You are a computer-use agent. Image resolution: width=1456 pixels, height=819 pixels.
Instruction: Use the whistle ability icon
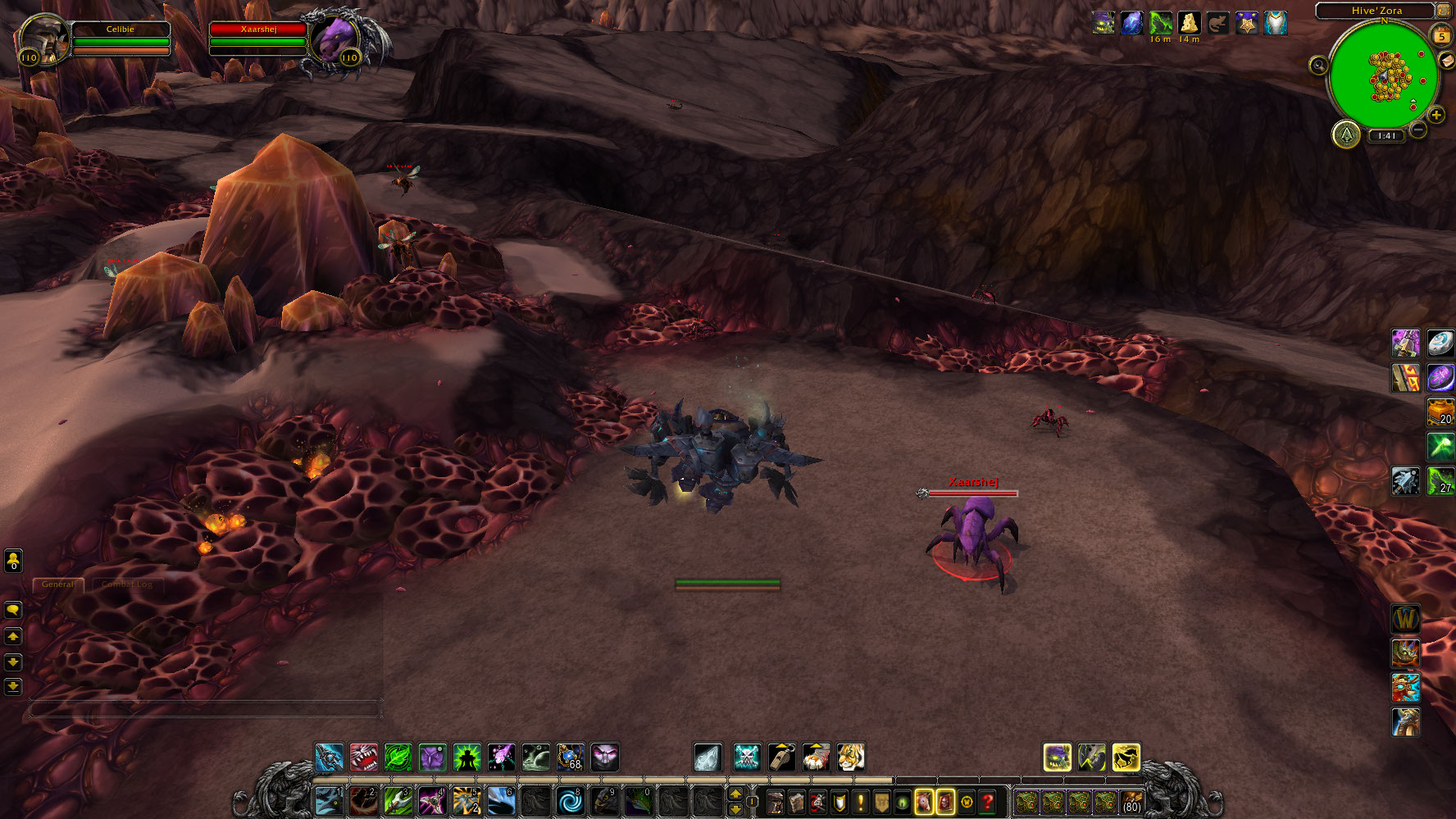(781, 757)
